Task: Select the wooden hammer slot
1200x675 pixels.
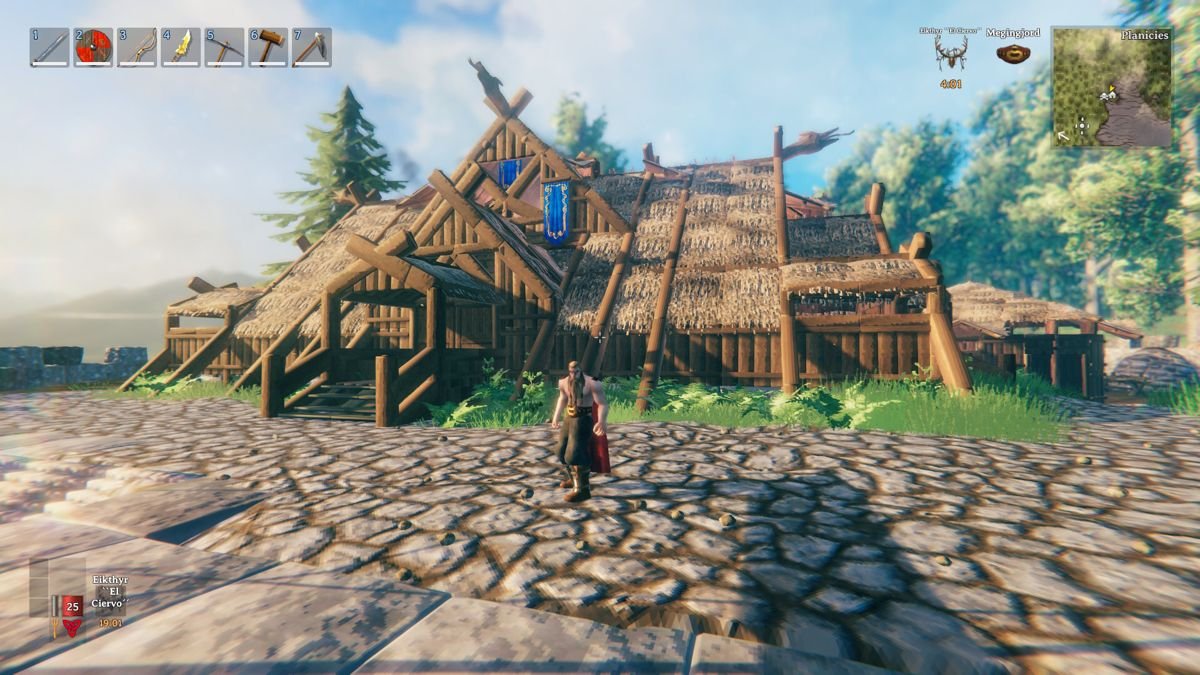Action: pyautogui.click(x=268, y=47)
